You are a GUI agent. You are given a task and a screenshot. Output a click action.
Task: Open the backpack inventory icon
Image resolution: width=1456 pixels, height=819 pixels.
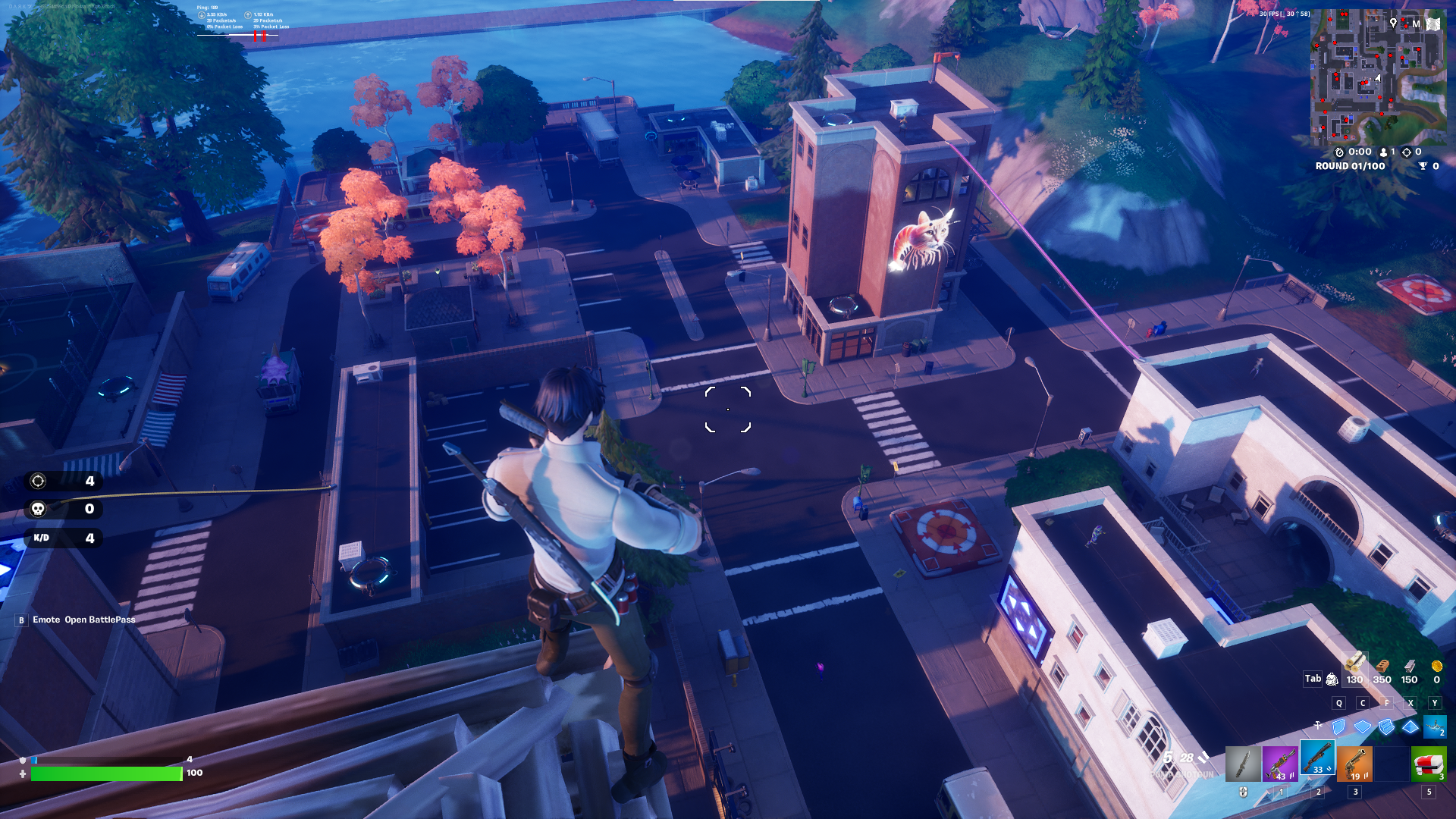1332,679
